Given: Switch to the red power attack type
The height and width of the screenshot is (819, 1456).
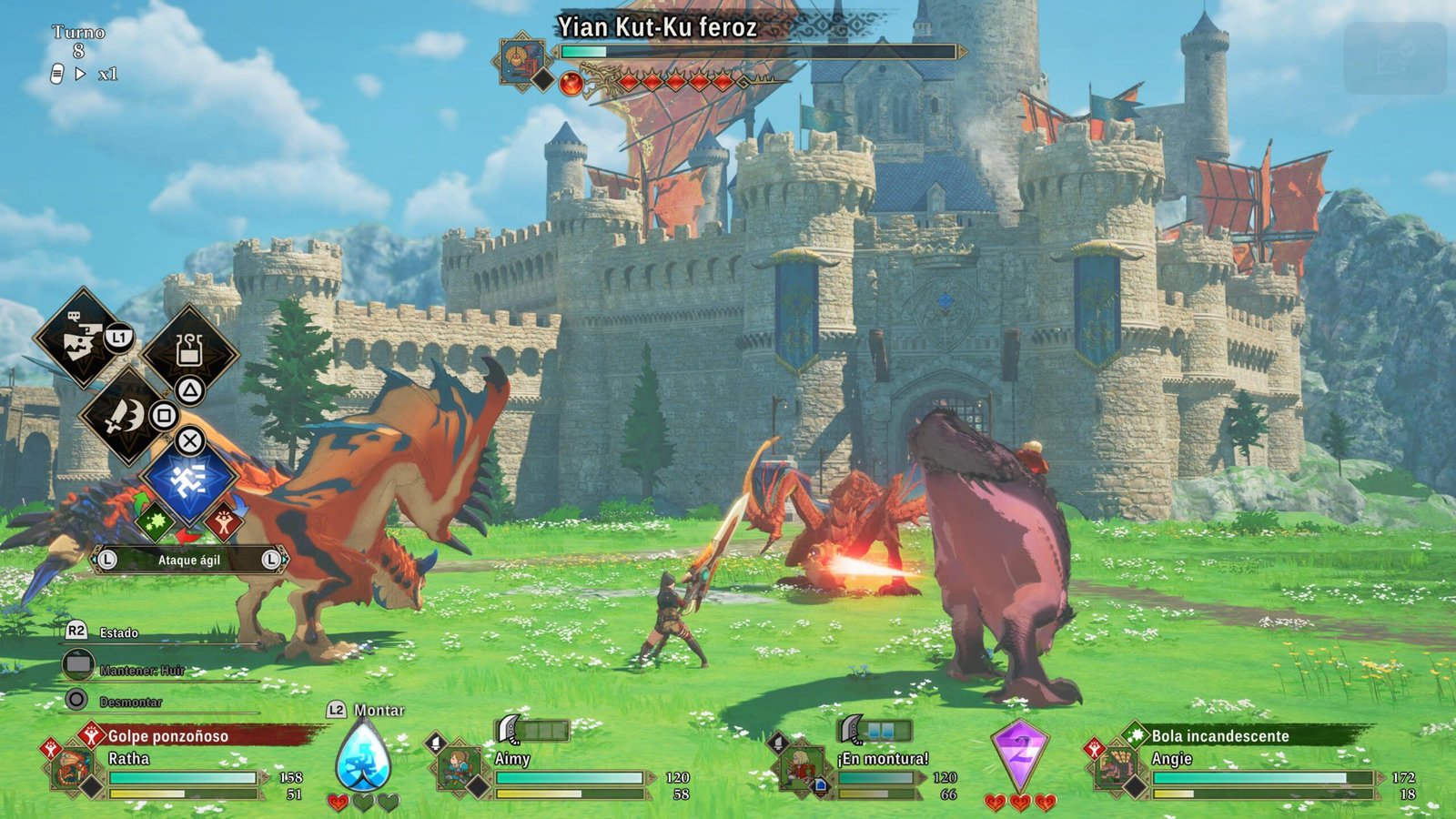Looking at the screenshot, I should coord(224,521).
